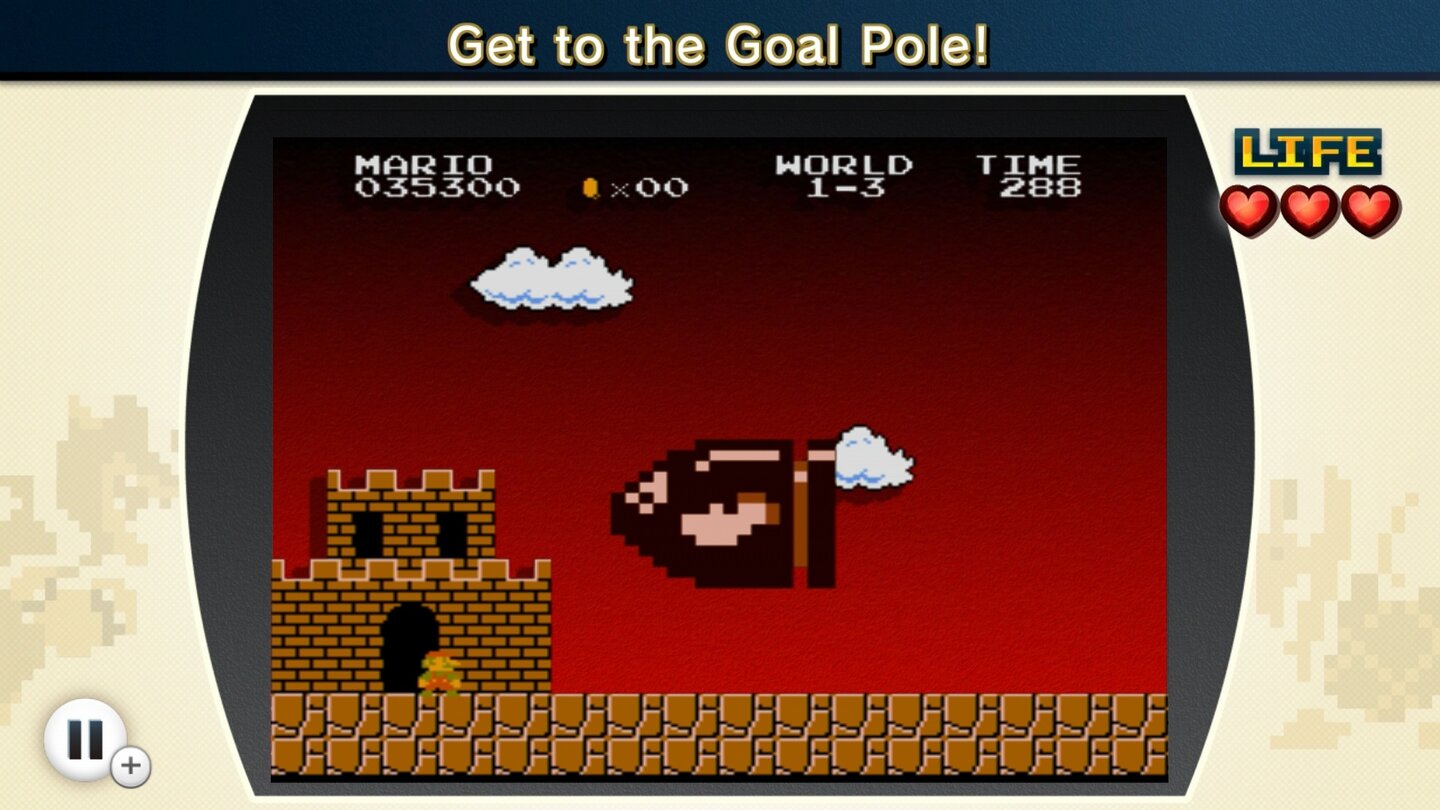
Task: Select the Mario character sprite
Action: [443, 672]
